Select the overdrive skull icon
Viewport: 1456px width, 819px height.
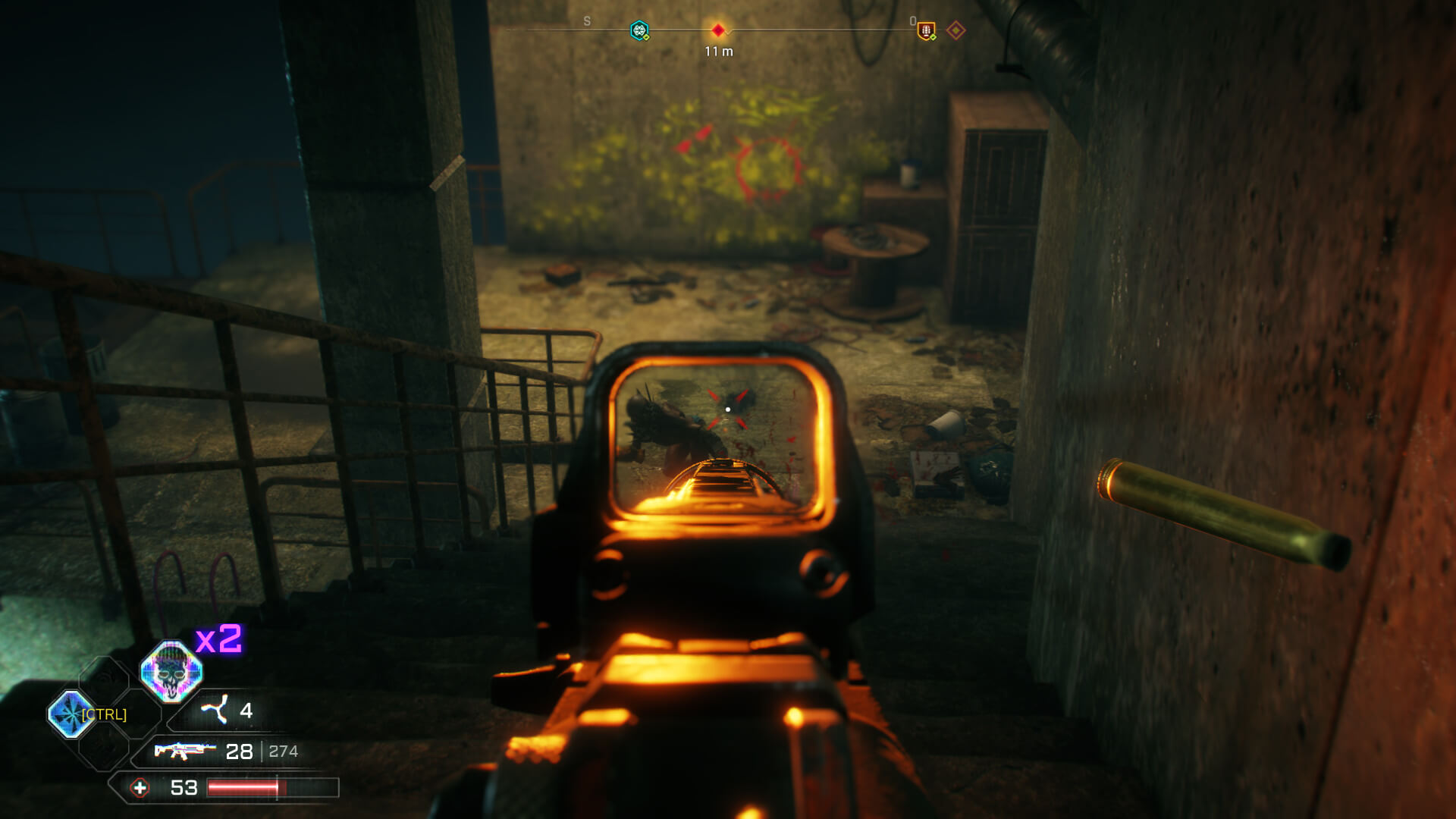pos(171,671)
